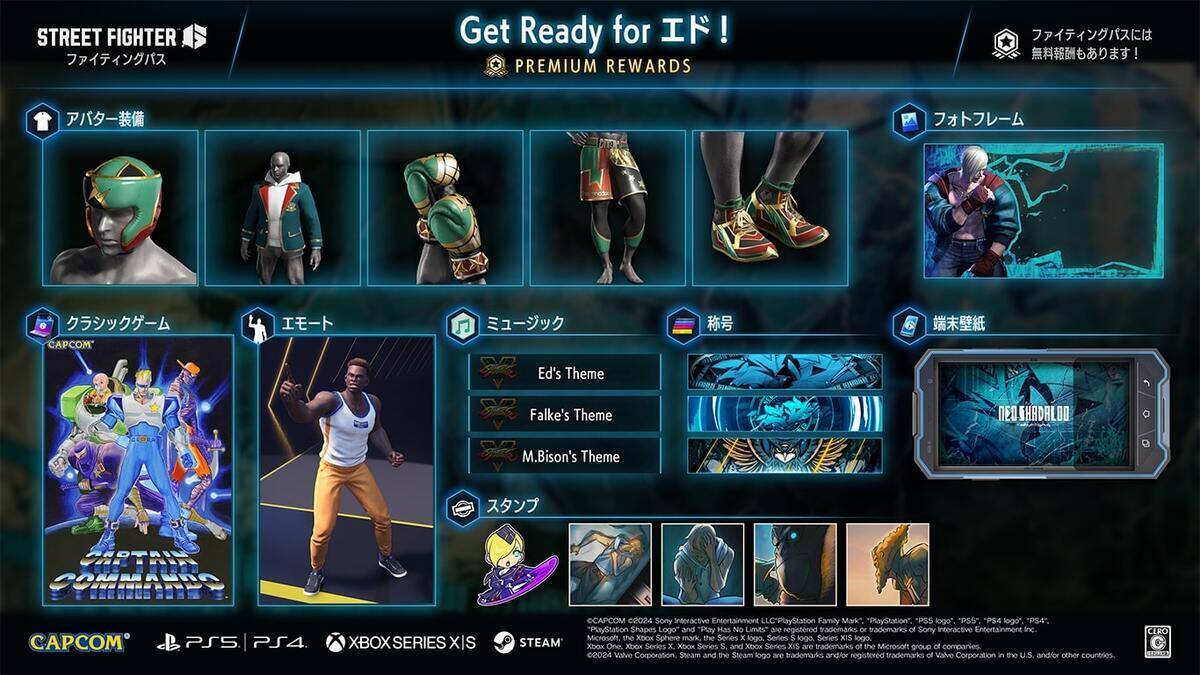1200x675 pixels.
Task: Choose Falke's Theme music track
Action: tap(565, 415)
